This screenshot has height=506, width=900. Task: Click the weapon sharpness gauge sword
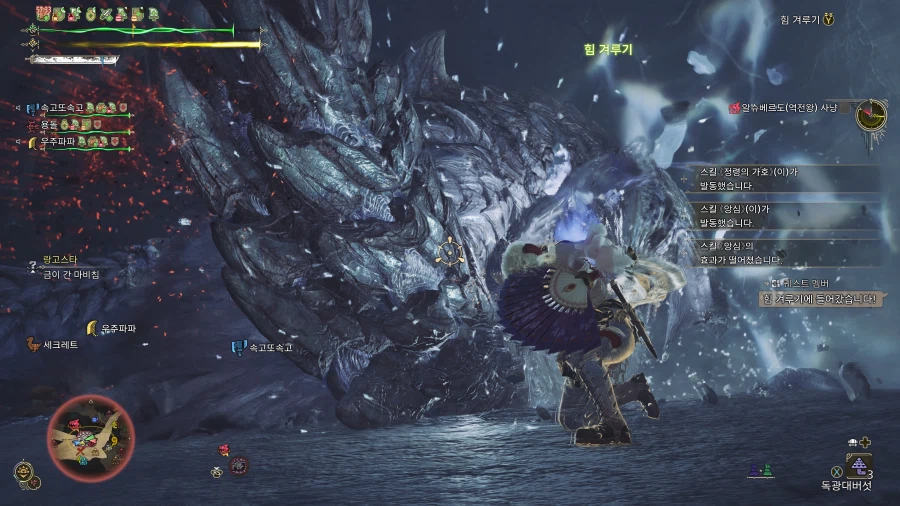click(x=75, y=59)
